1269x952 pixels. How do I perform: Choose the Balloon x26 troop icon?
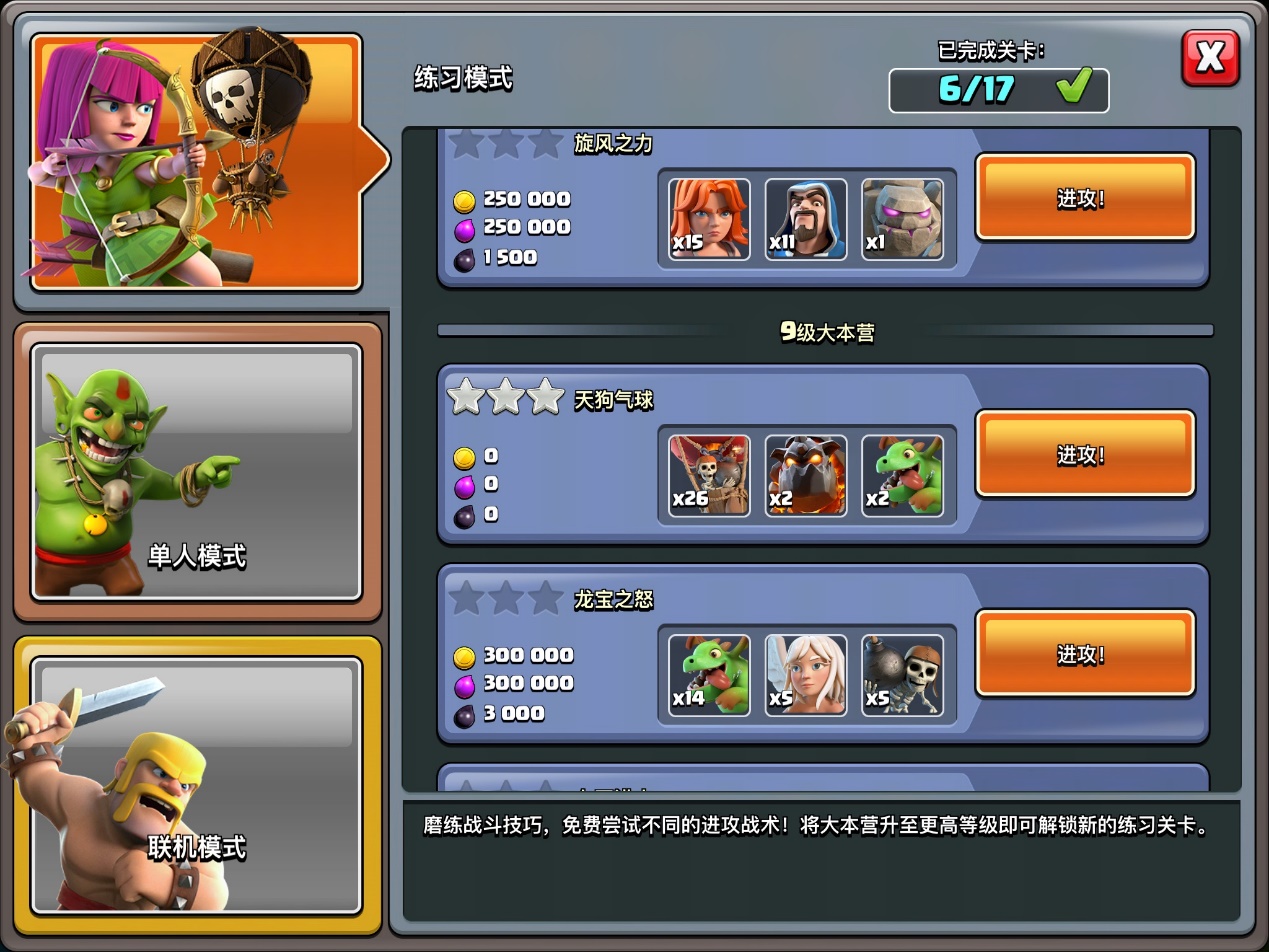709,475
